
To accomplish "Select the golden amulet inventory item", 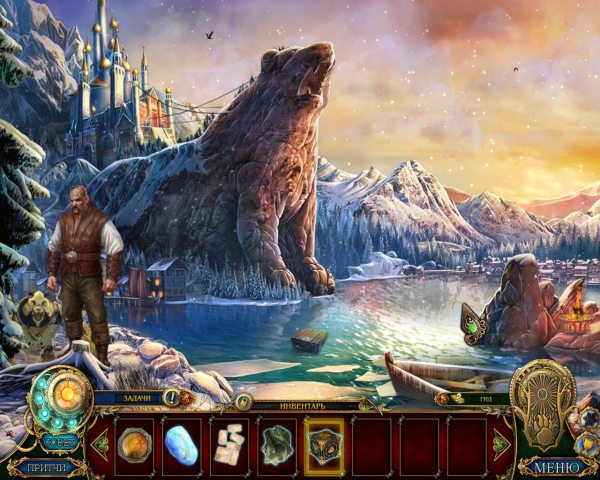I will pyautogui.click(x=134, y=440).
